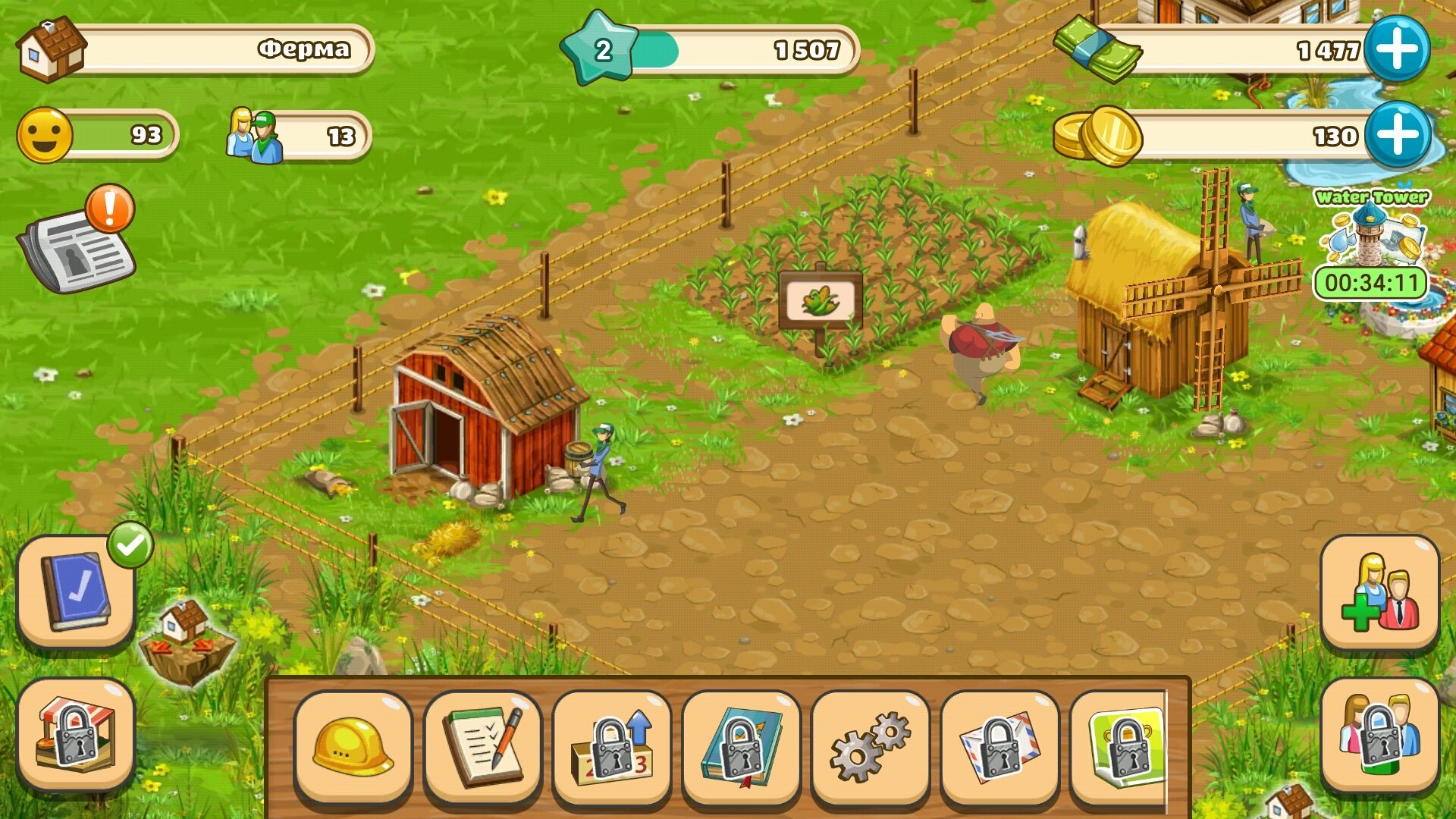Buy more gold coins with the plus button

click(x=1397, y=135)
